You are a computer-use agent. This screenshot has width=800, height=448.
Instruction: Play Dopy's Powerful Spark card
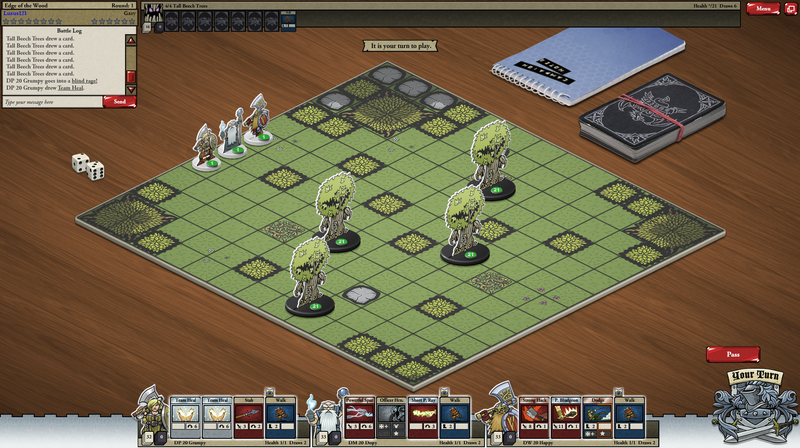tap(359, 414)
